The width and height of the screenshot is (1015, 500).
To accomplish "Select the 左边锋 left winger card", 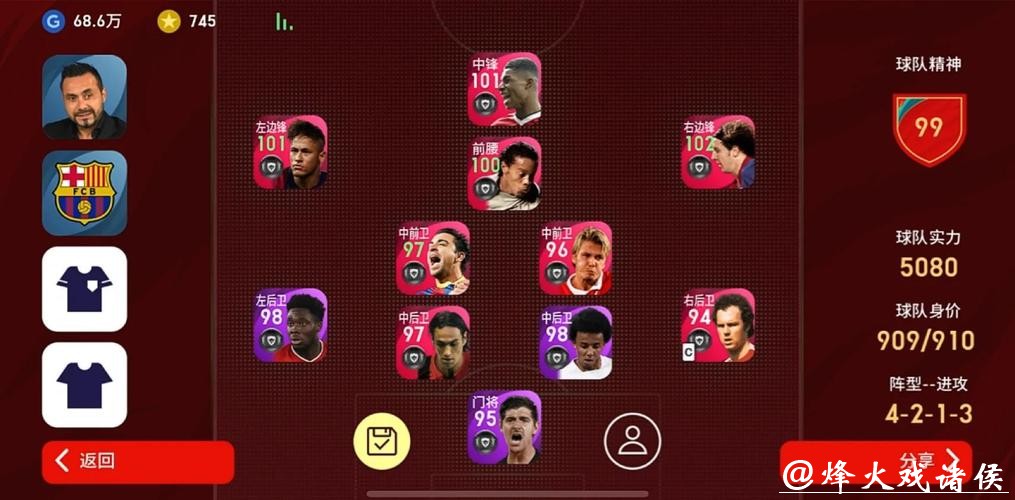I will pos(290,153).
